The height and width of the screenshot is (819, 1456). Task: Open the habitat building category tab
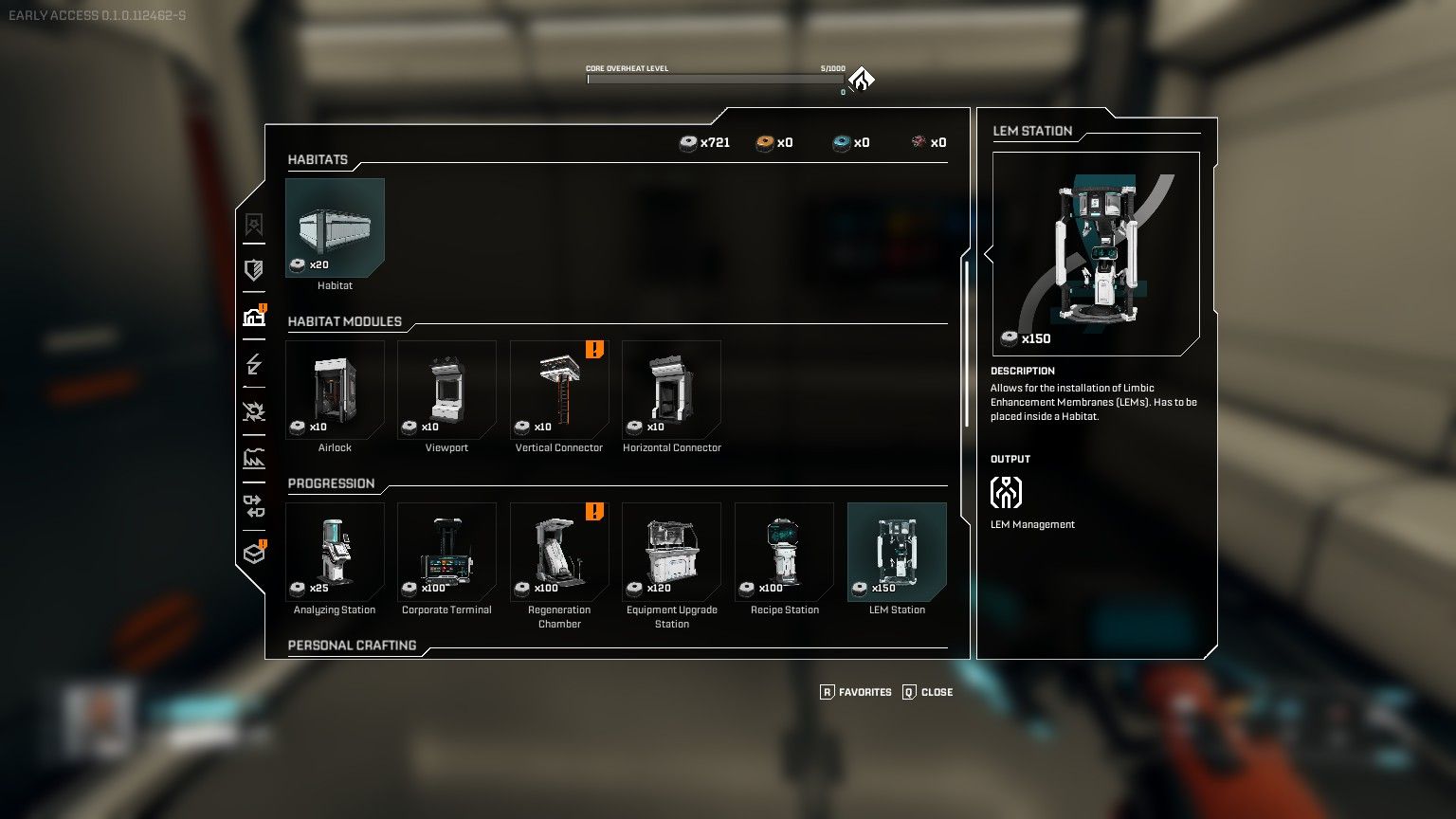(254, 318)
